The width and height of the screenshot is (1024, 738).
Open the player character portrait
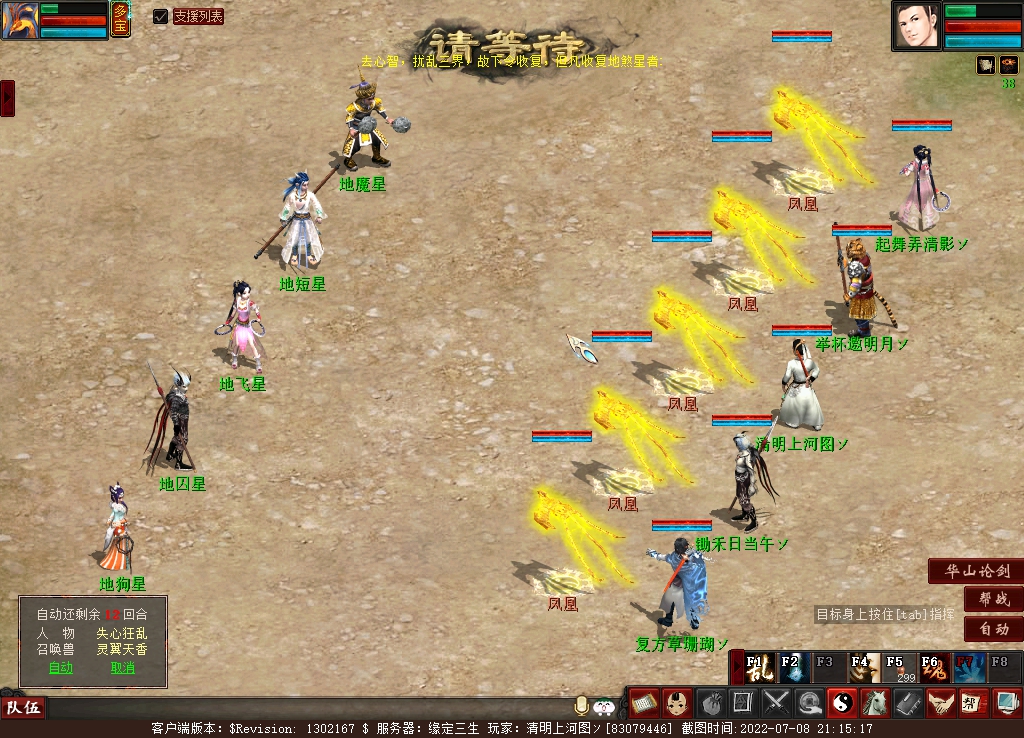[917, 25]
